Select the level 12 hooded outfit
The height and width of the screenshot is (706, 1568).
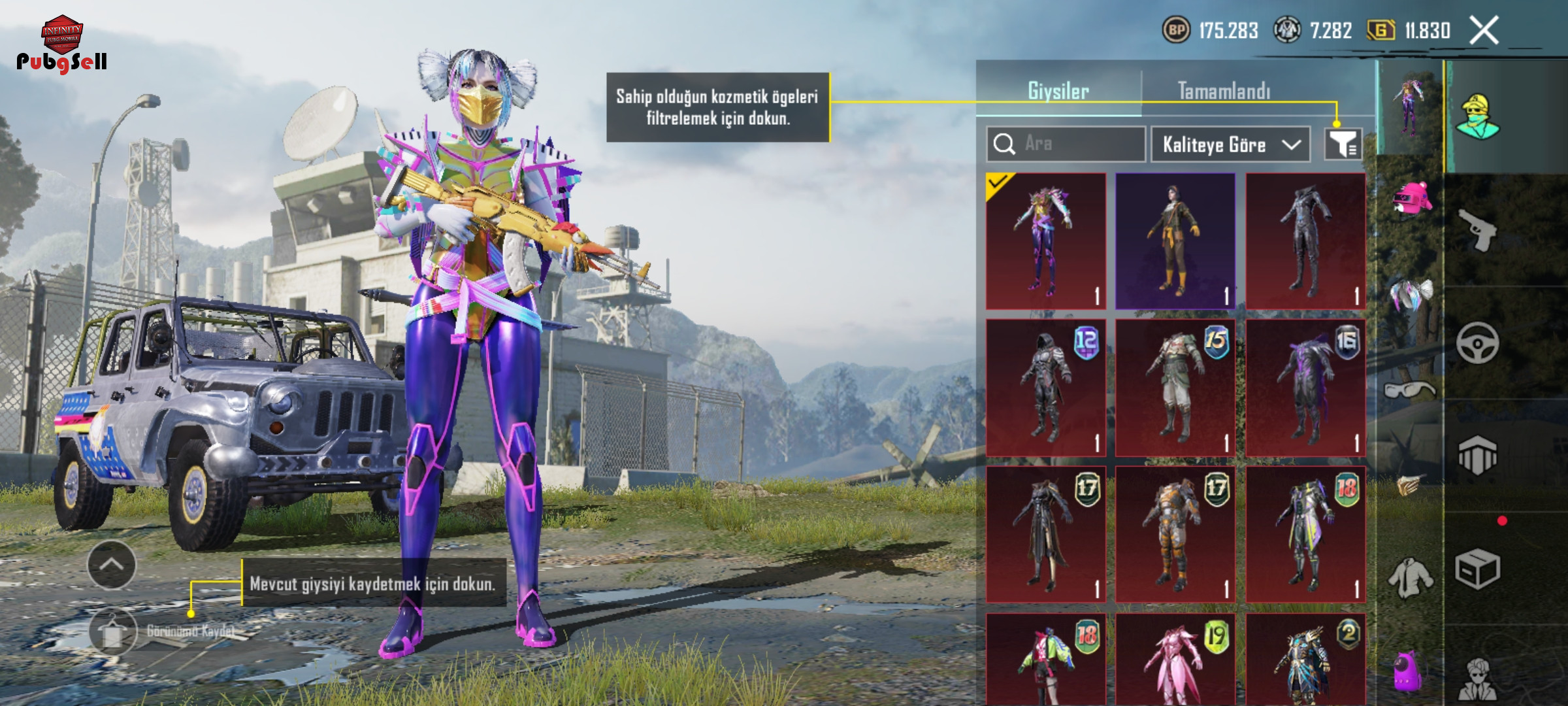pyautogui.click(x=1045, y=387)
